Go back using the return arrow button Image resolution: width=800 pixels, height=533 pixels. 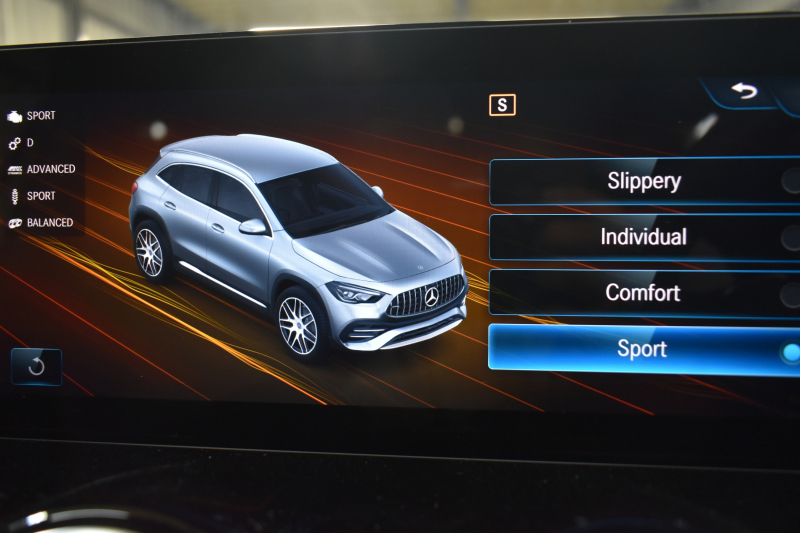tap(744, 91)
